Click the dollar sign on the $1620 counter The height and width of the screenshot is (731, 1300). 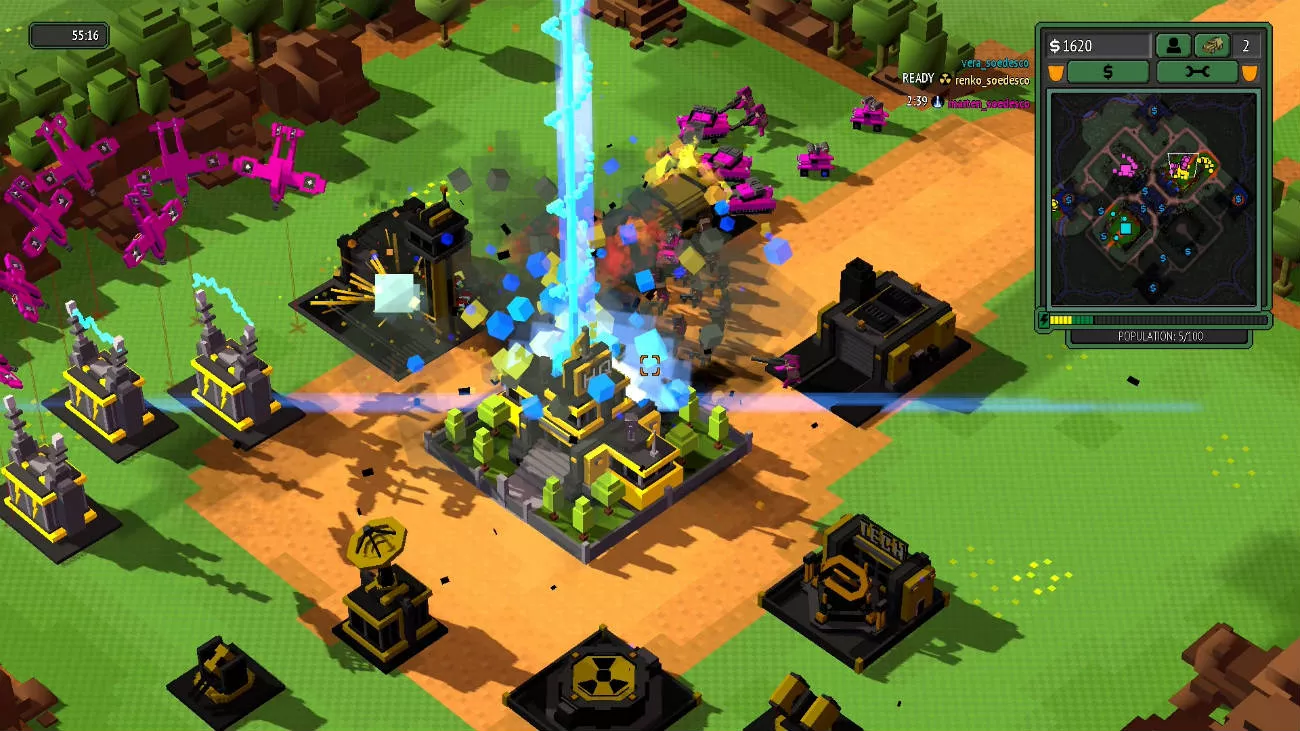tap(1056, 44)
